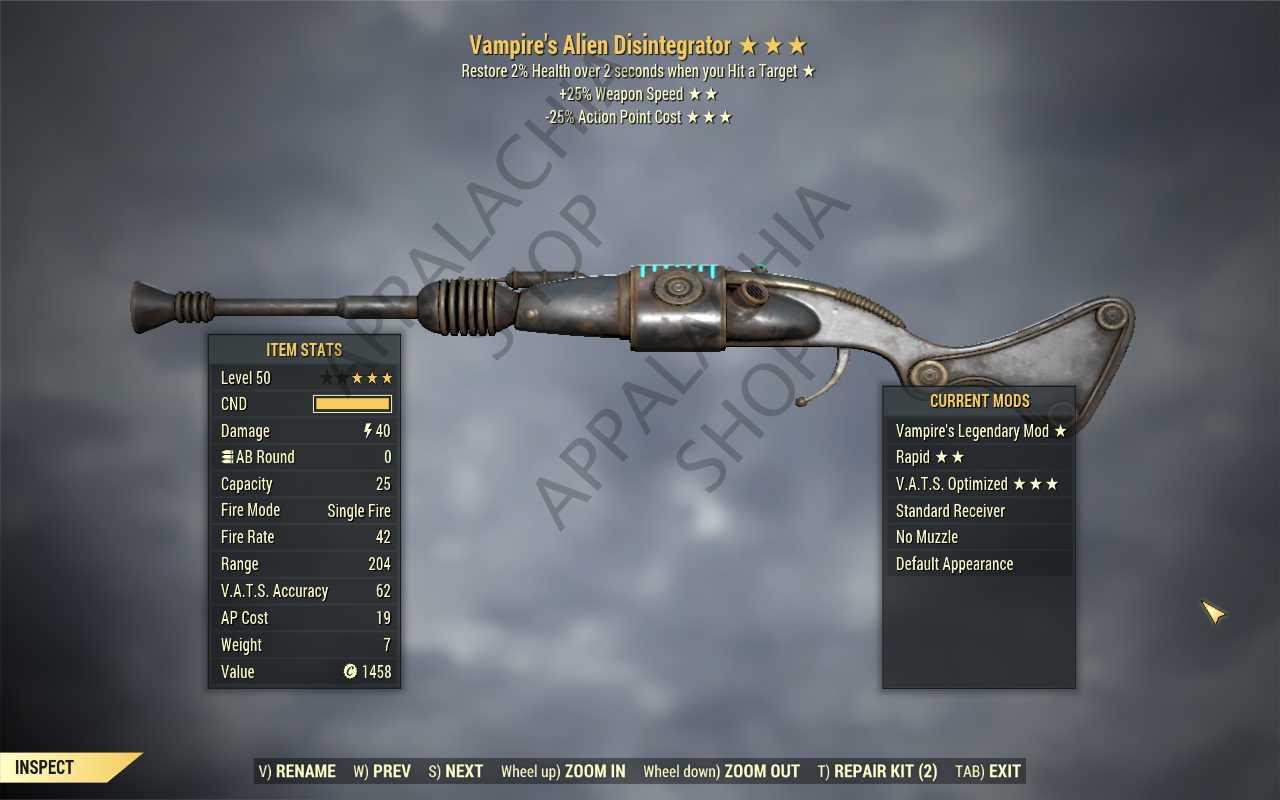Screen dimensions: 1280x800
Task: Show the NEXT item
Action: pyautogui.click(x=456, y=771)
